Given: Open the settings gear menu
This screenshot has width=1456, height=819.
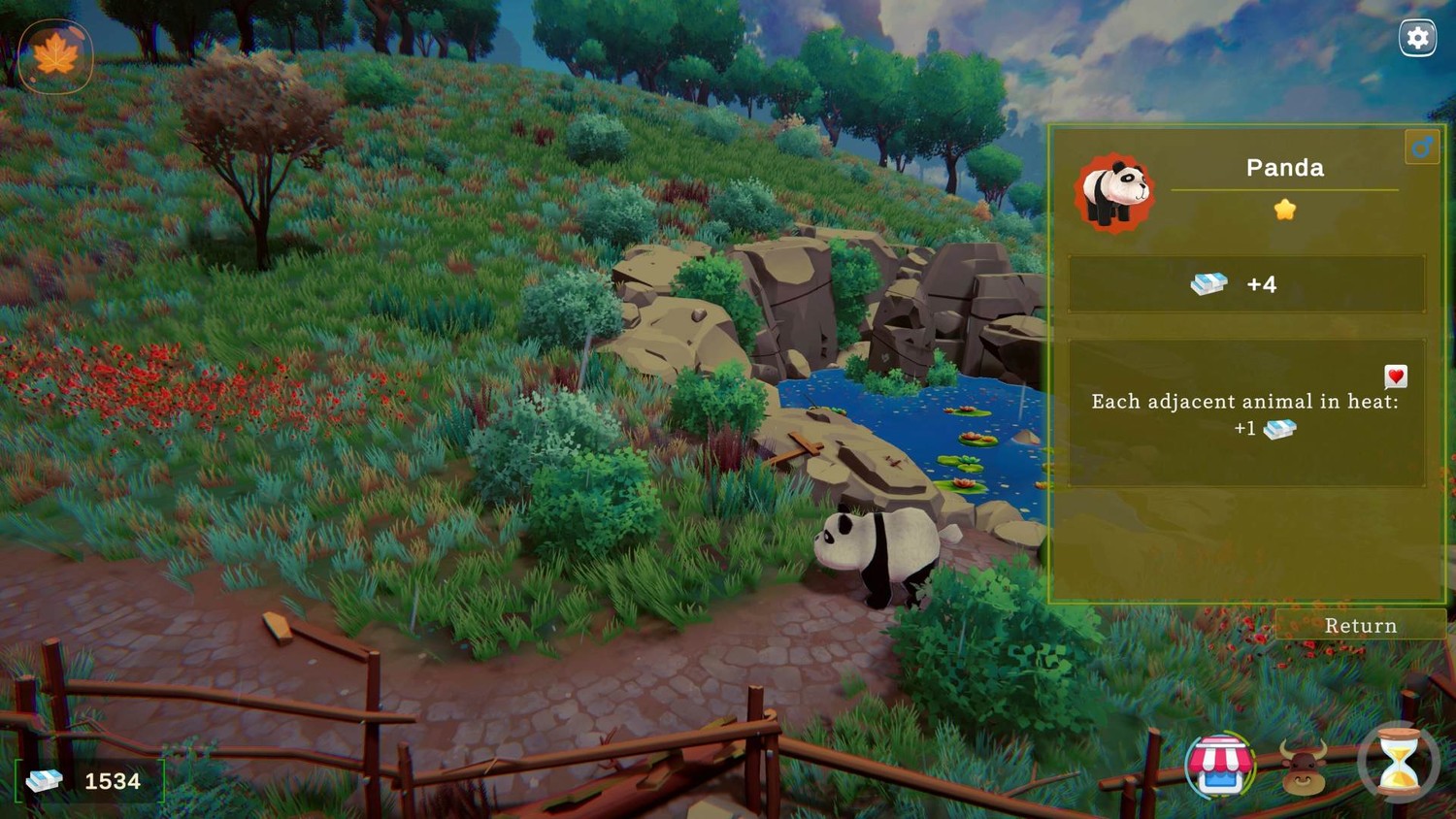Looking at the screenshot, I should click(x=1417, y=38).
